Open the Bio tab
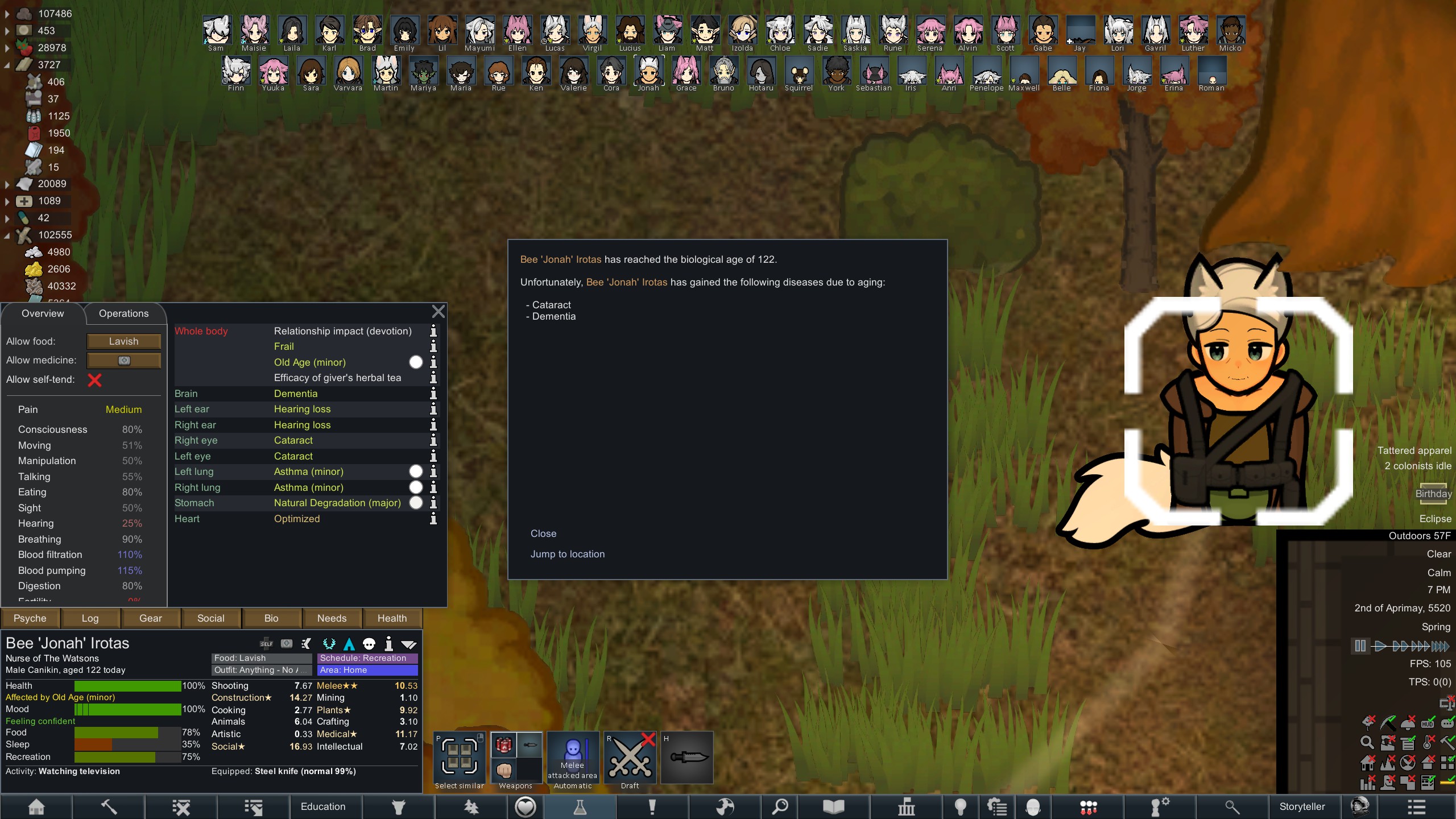Image resolution: width=1456 pixels, height=819 pixels. (271, 618)
